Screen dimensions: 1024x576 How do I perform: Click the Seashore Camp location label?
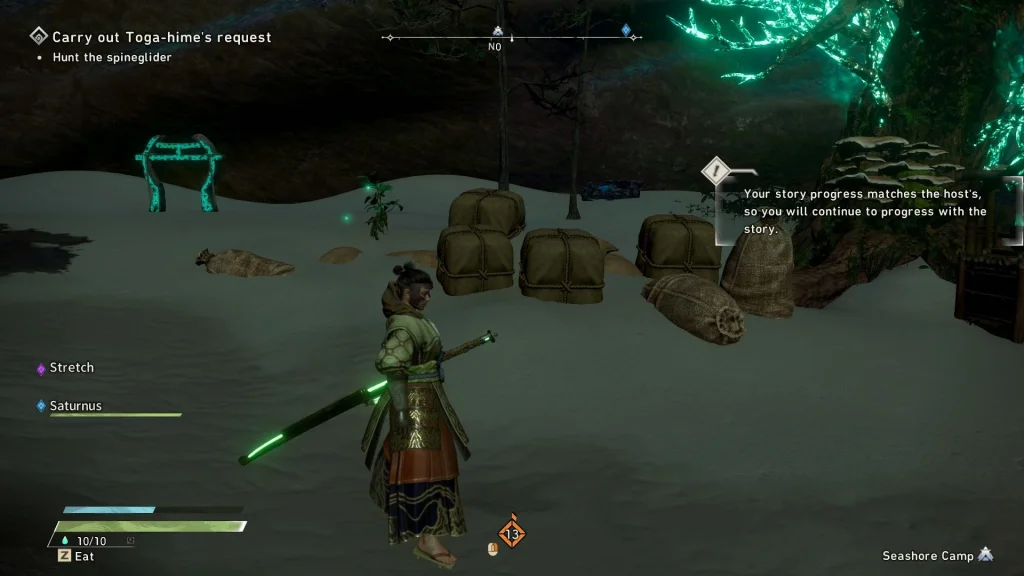pos(928,555)
